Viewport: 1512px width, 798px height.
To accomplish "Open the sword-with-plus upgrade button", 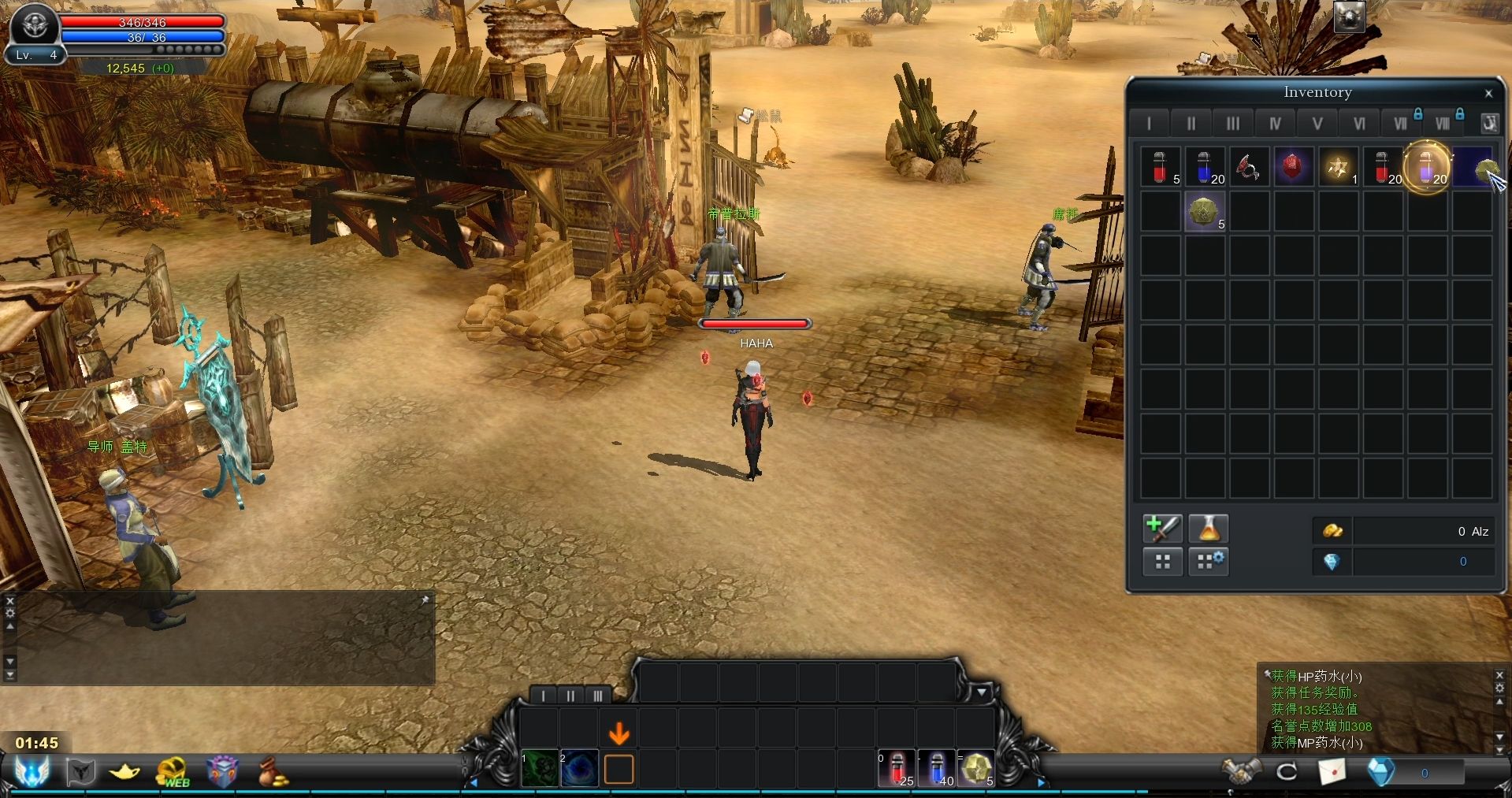I will [1162, 529].
